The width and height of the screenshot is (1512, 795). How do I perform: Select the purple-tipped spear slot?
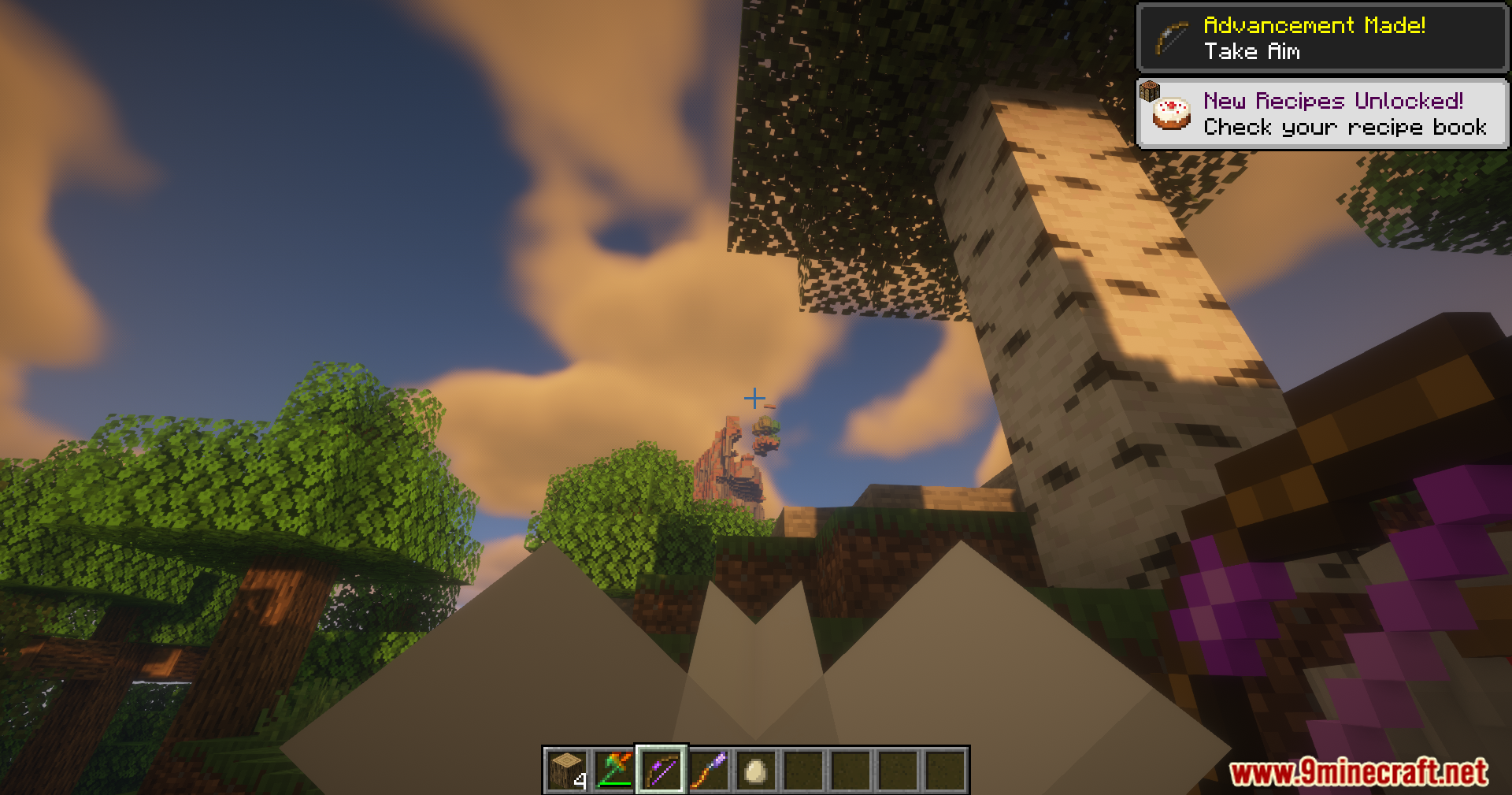point(709,770)
